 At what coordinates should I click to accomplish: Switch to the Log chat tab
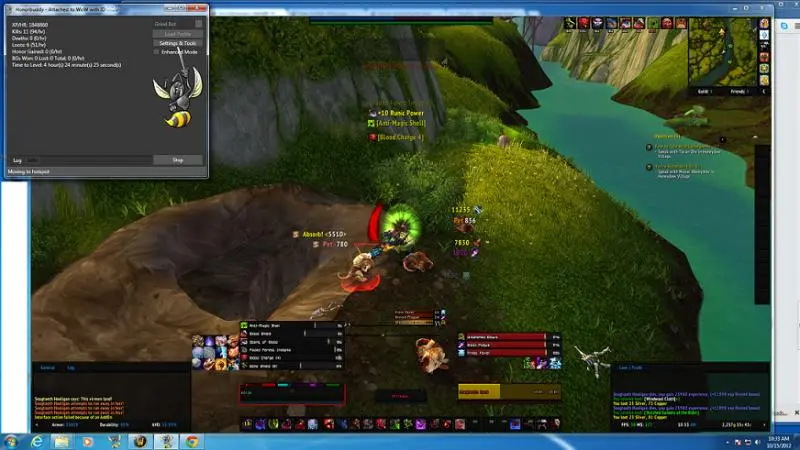pos(71,368)
